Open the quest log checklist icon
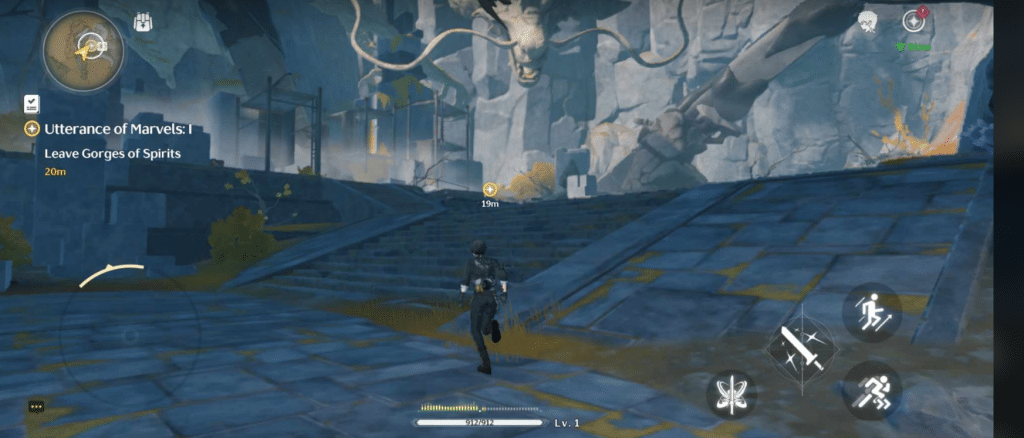This screenshot has width=1024, height=438. (32, 103)
